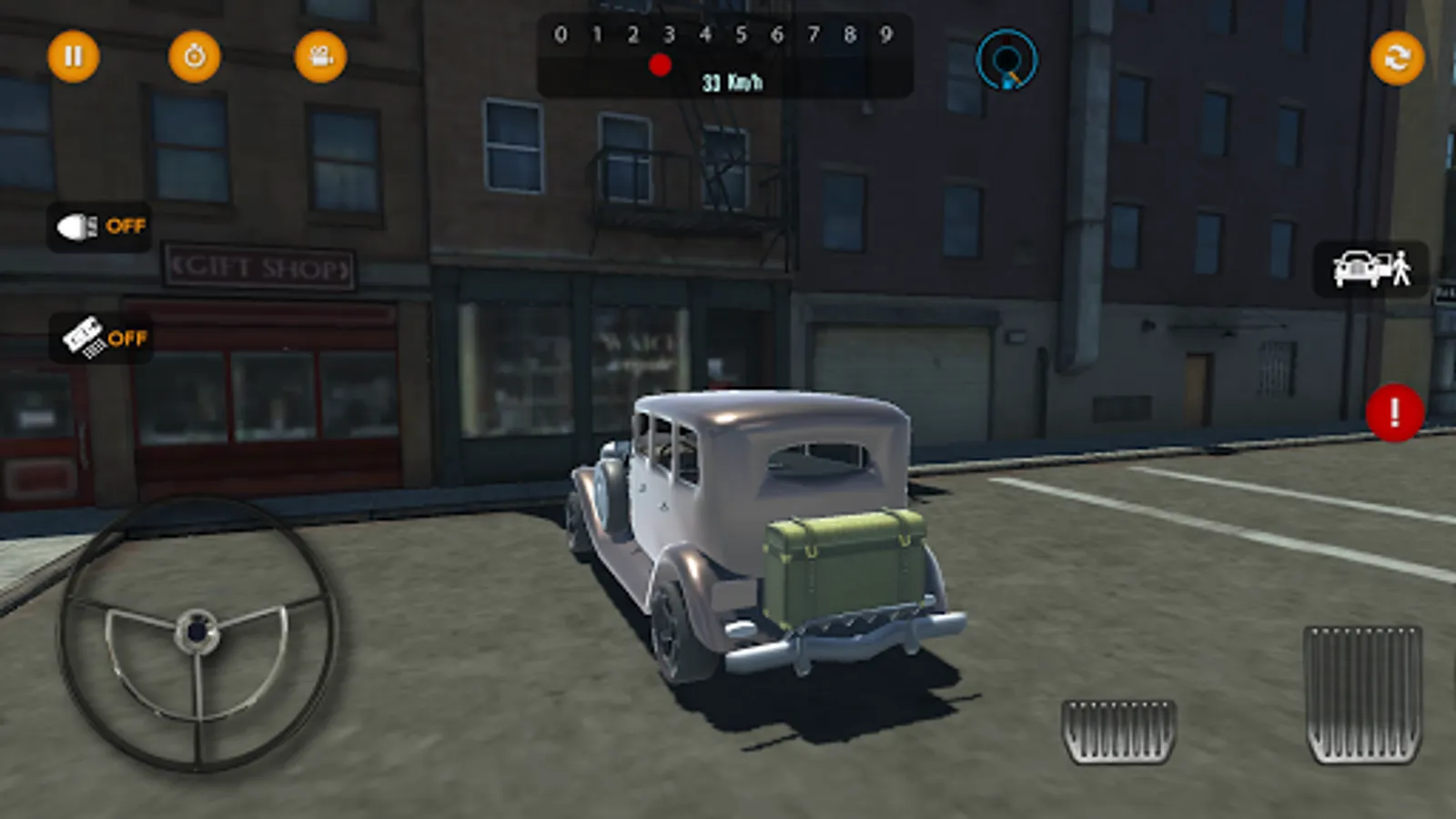1456x819 pixels.
Task: Step on the brake pedal
Action: point(1118,731)
